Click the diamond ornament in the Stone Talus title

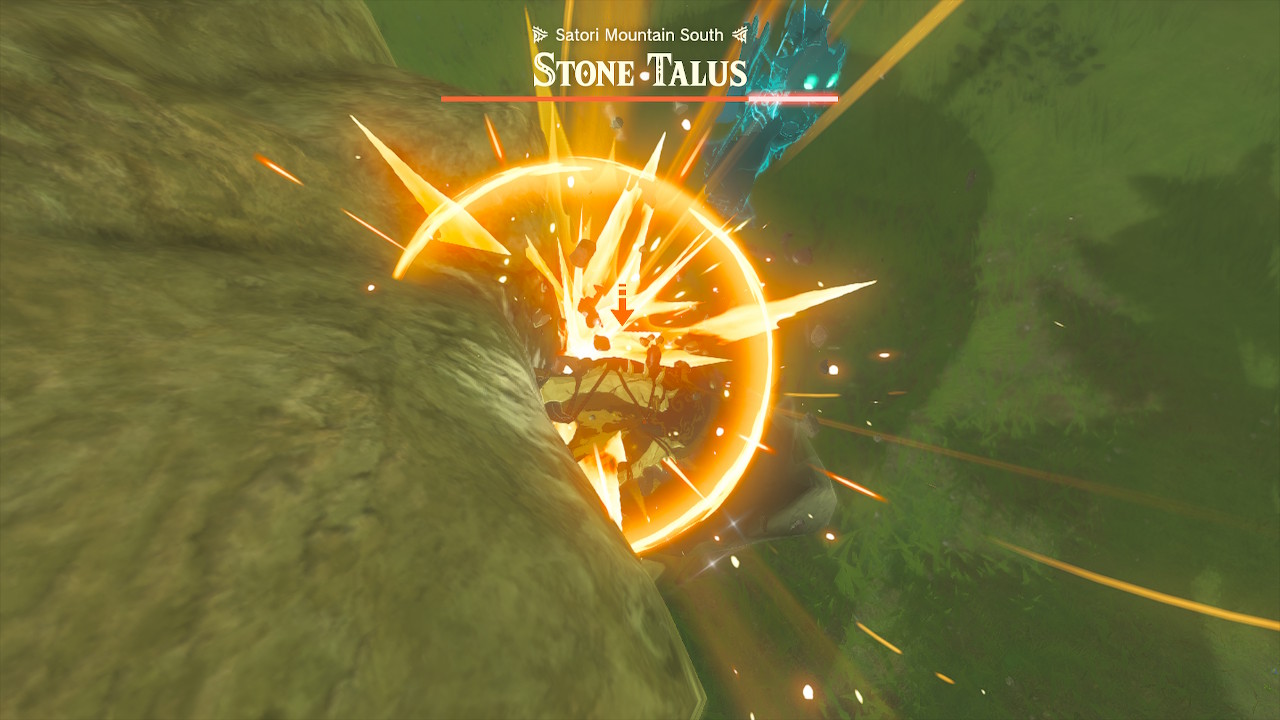pyautogui.click(x=586, y=72)
